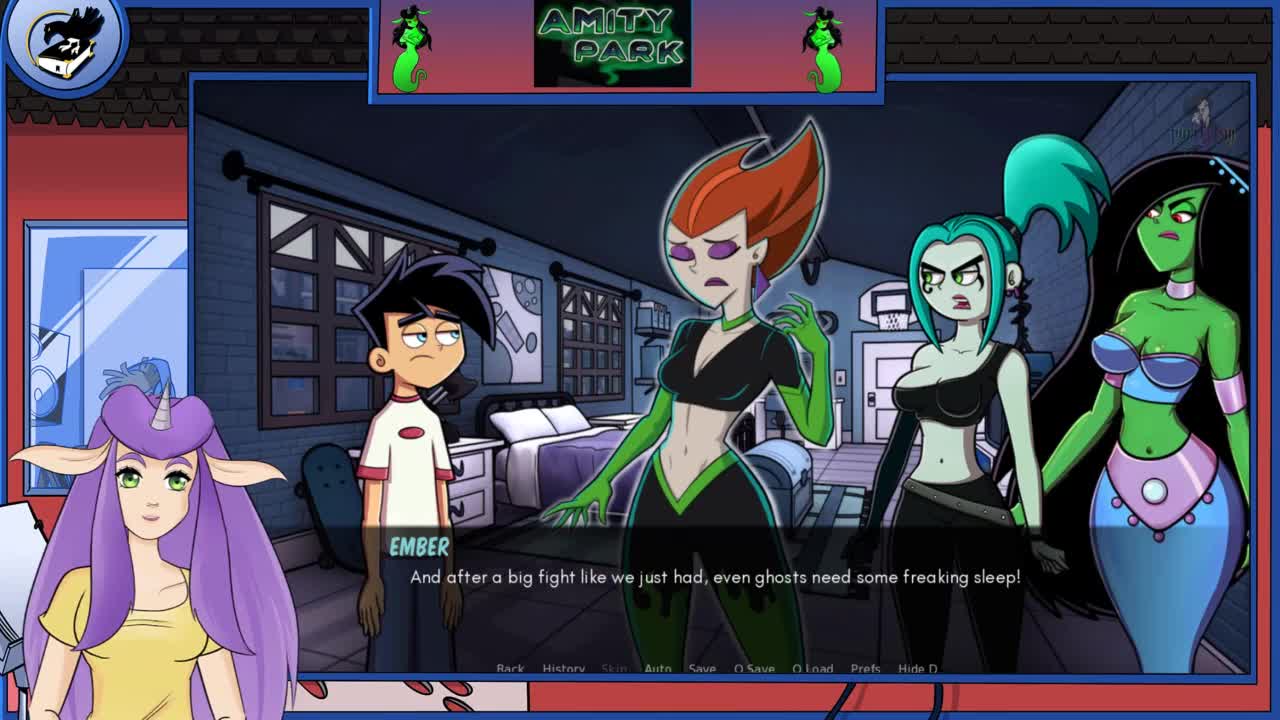Open the dialogue History
The width and height of the screenshot is (1280, 720).
(563, 668)
